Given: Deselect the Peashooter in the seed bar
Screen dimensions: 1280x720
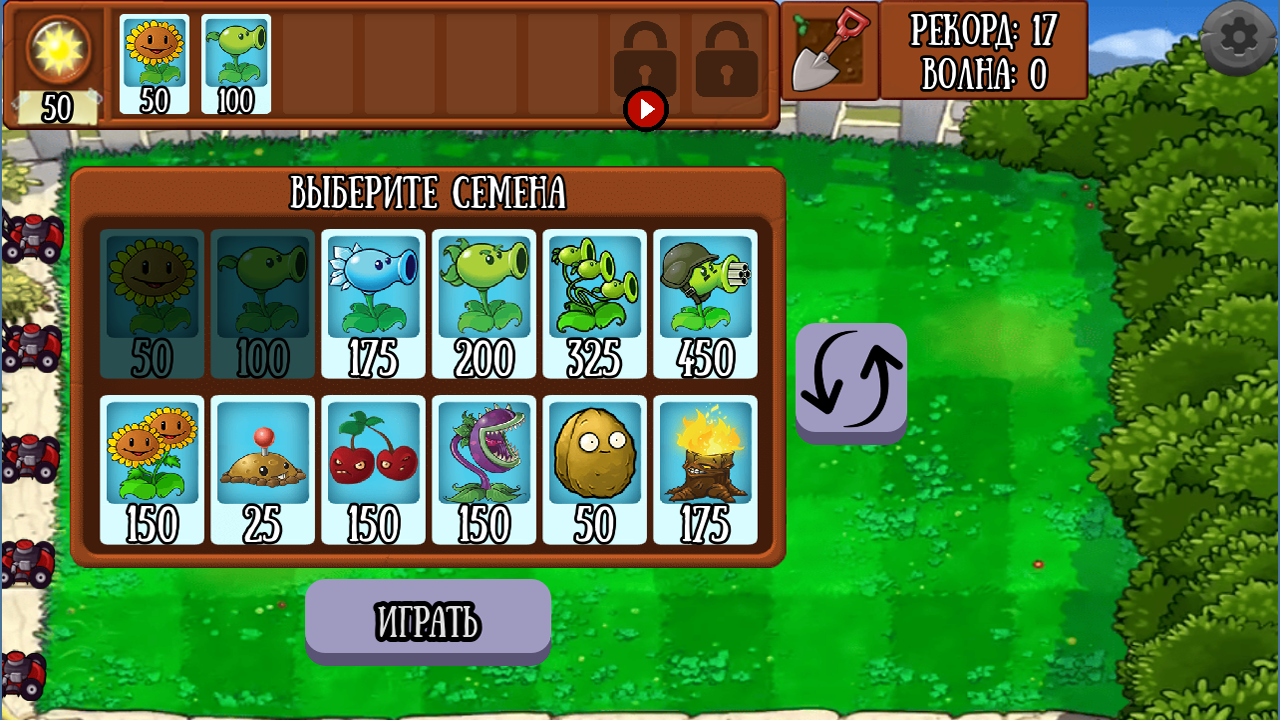Looking at the screenshot, I should (236, 63).
